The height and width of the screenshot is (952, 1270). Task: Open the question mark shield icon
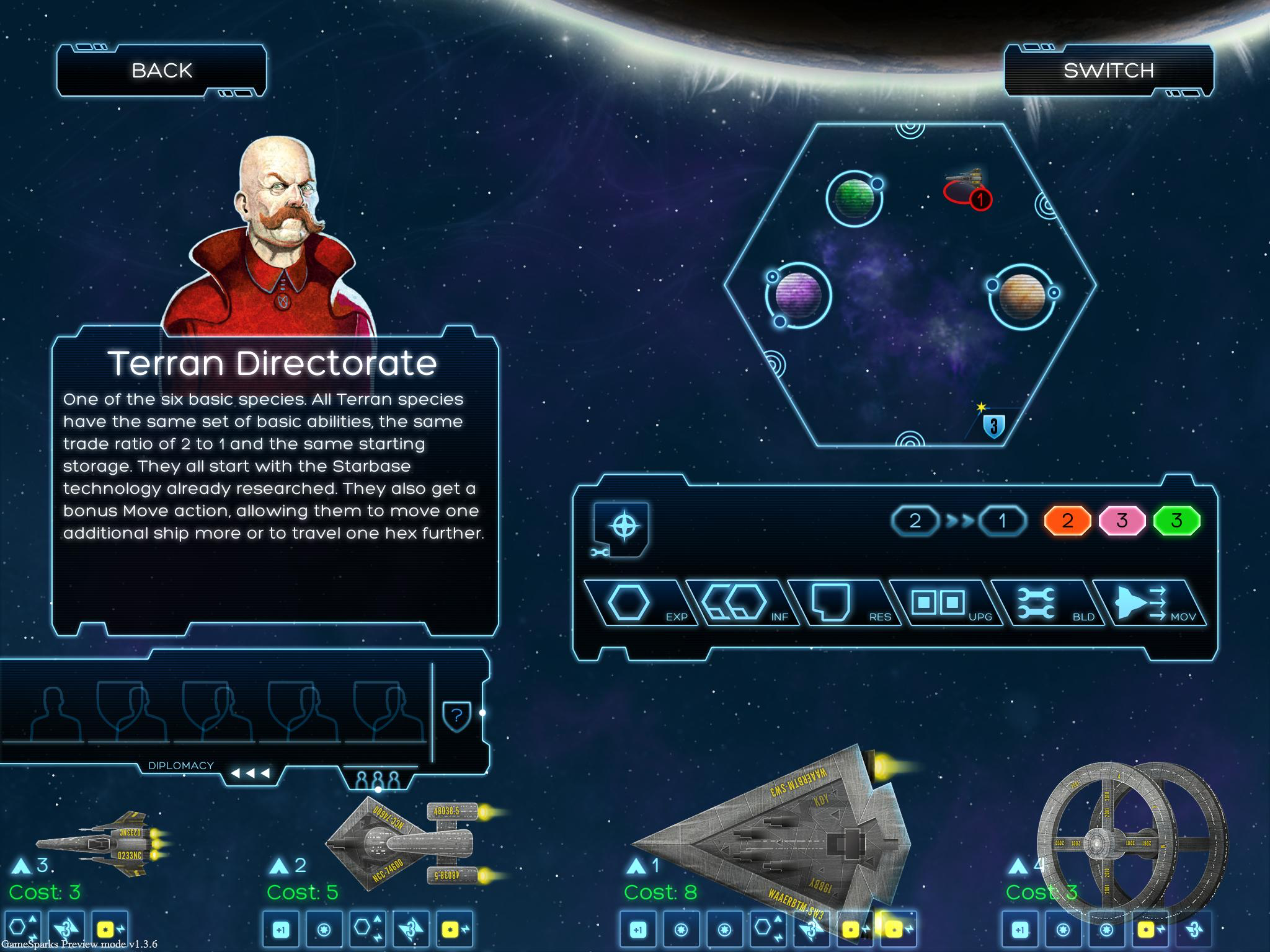[x=457, y=716]
